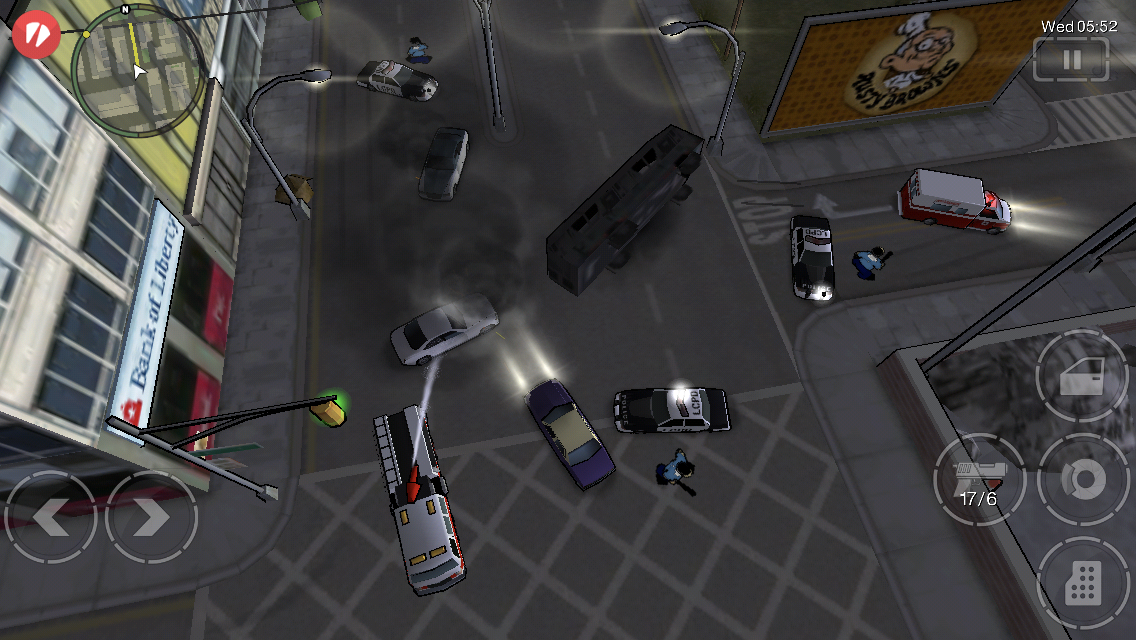Hit the accelerator pedal button
Viewport: 1136px width, 640px height.
tap(1083, 582)
